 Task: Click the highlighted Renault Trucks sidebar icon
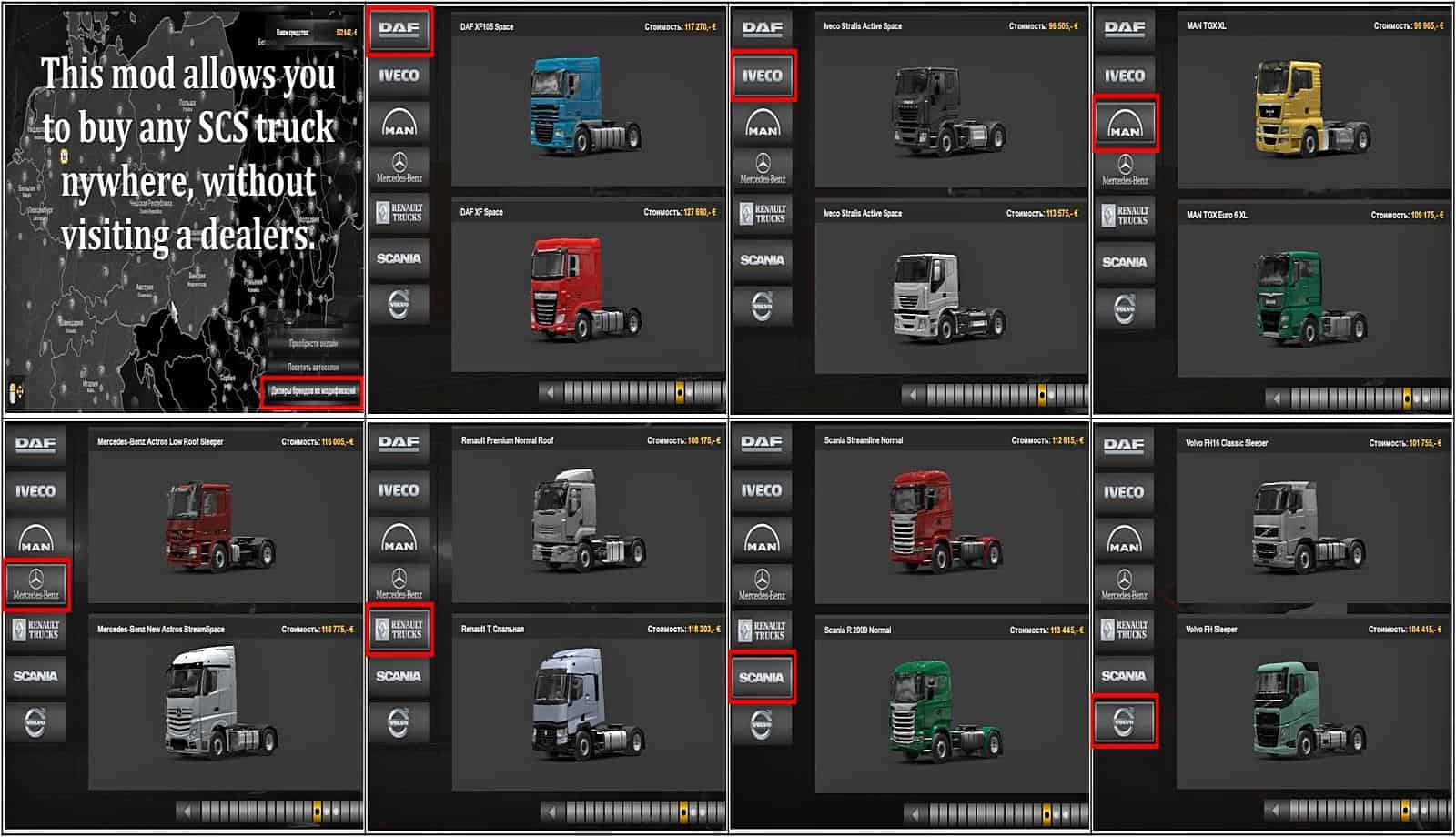pos(400,630)
